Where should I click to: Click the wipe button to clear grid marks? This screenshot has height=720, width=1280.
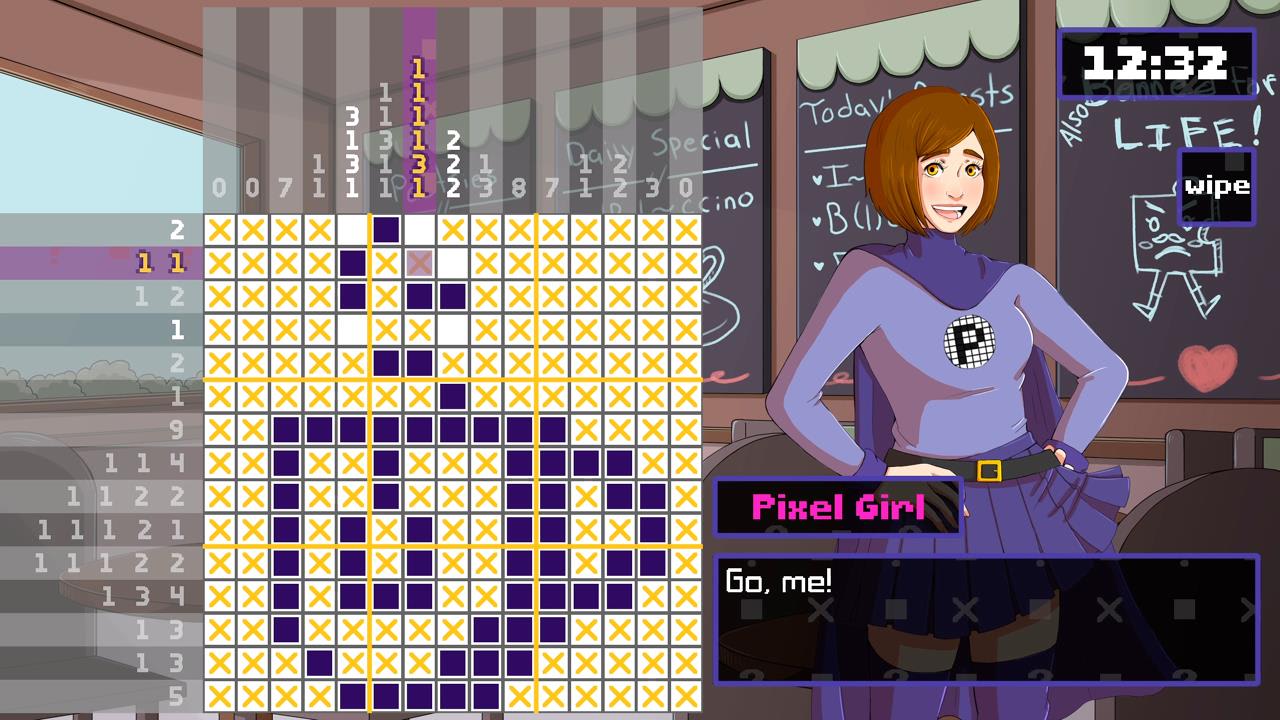click(x=1216, y=185)
